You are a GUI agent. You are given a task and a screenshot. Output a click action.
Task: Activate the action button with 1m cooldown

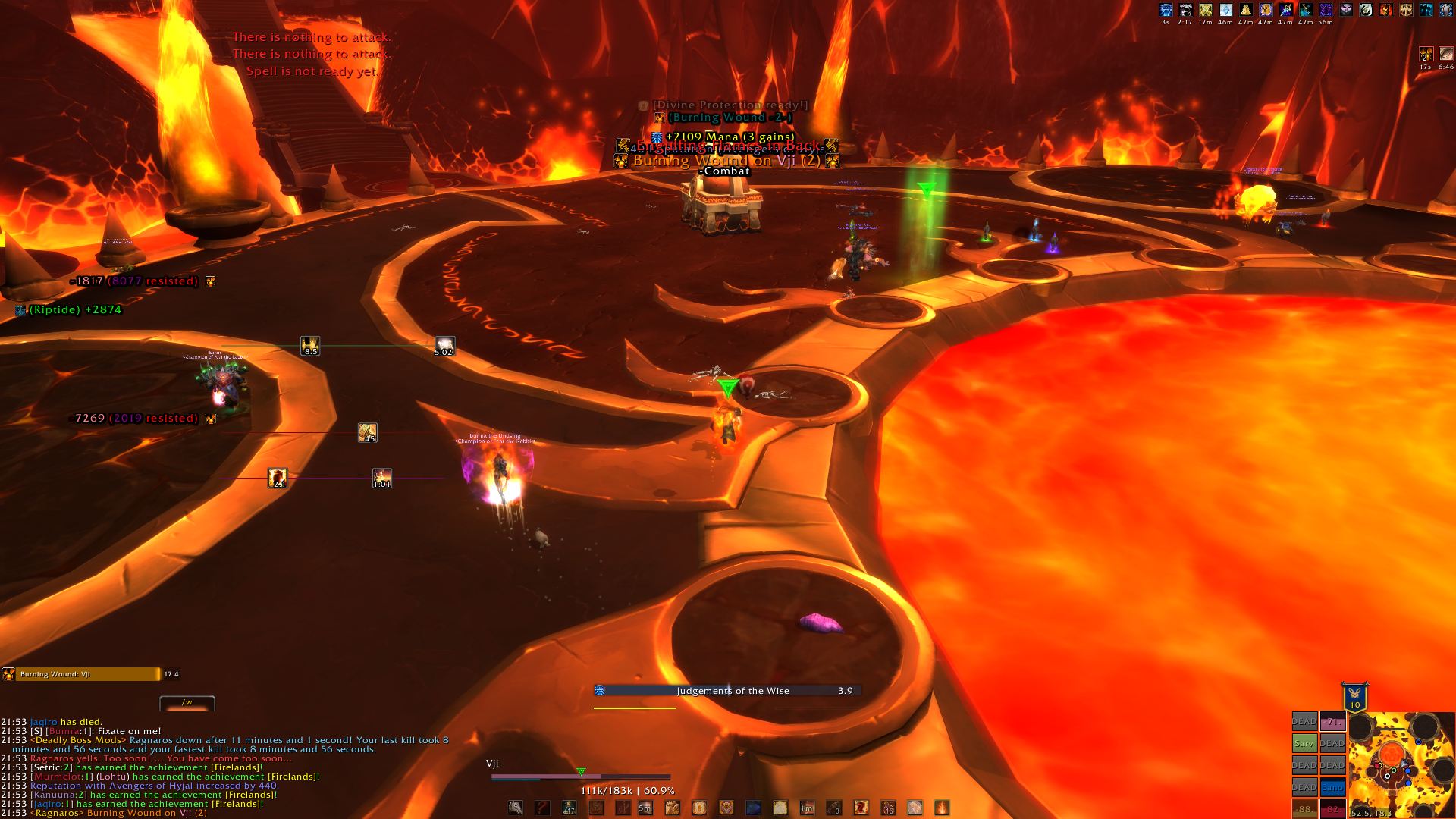click(807, 808)
